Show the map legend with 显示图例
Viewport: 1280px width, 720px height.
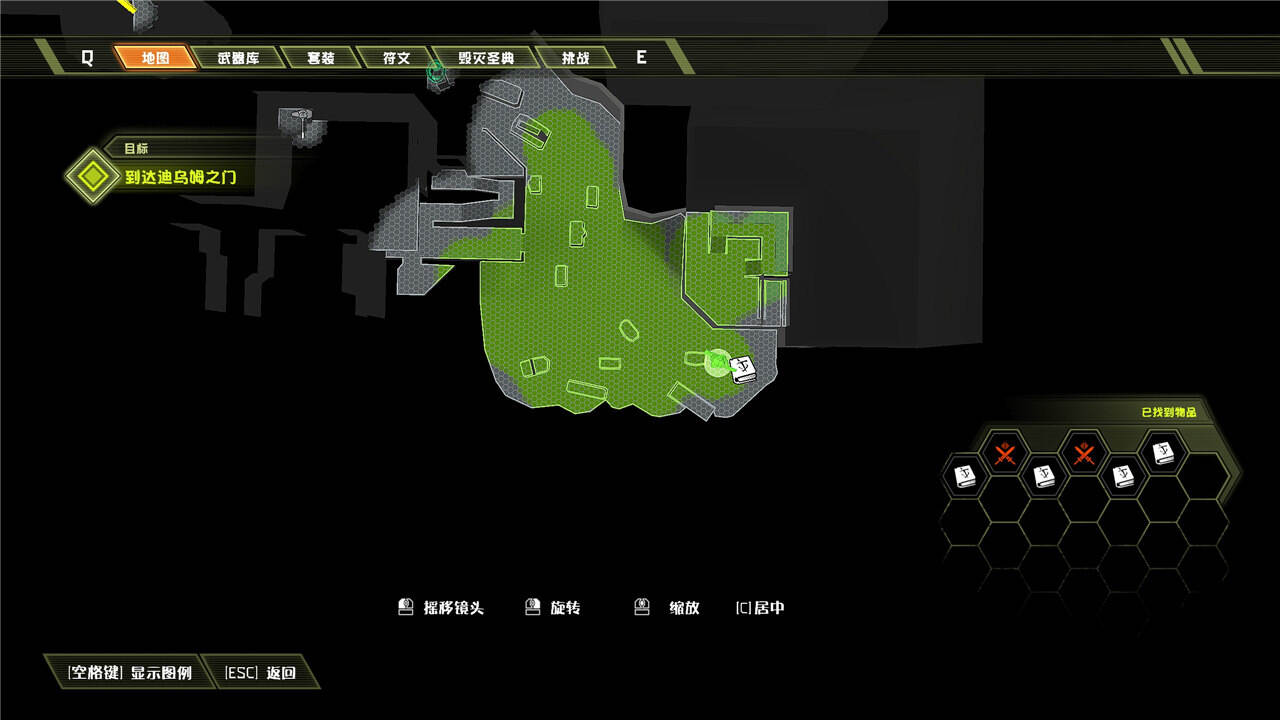[130, 673]
